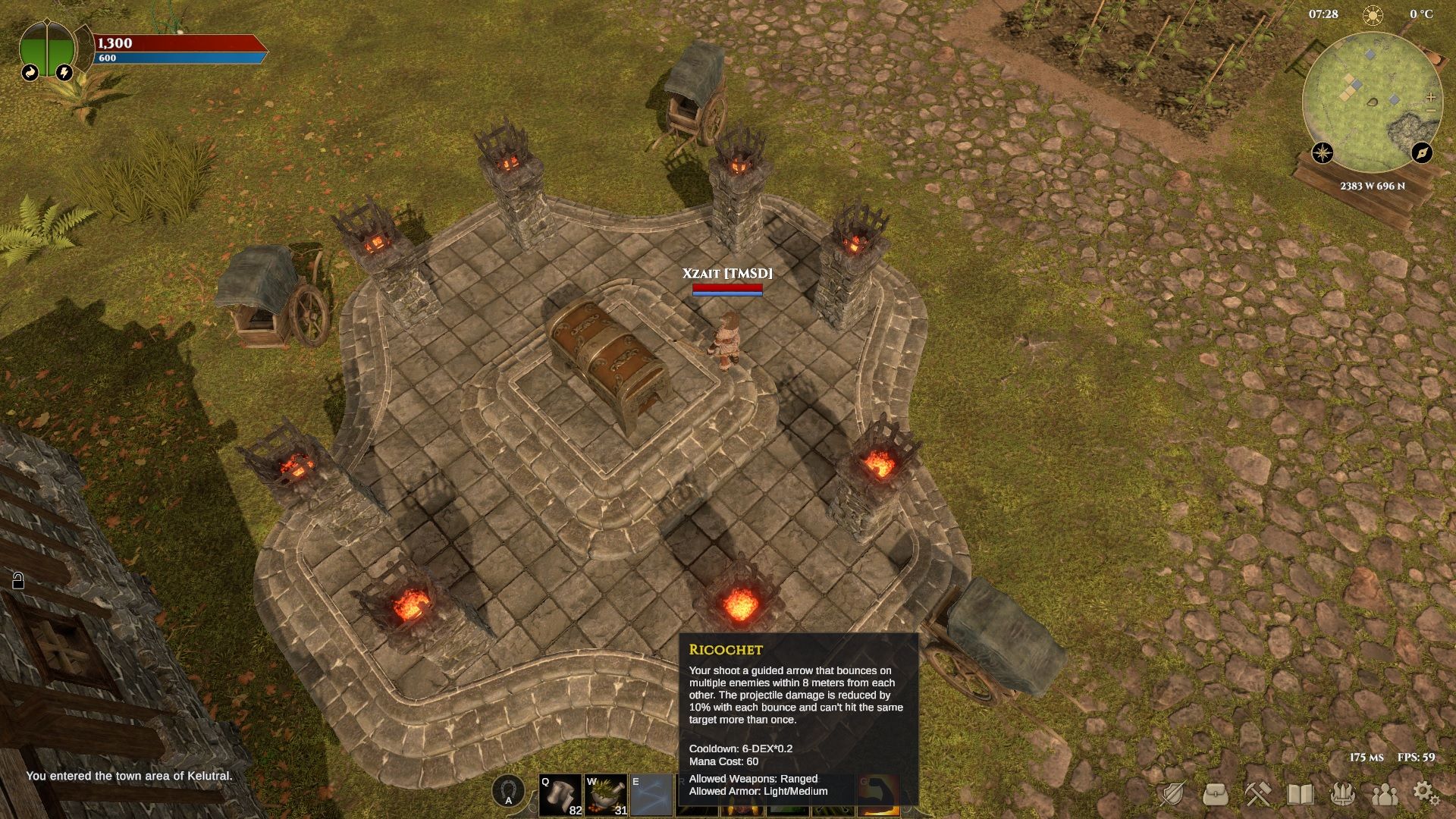Open the gear settings menu
1456x819 pixels.
point(1426,792)
